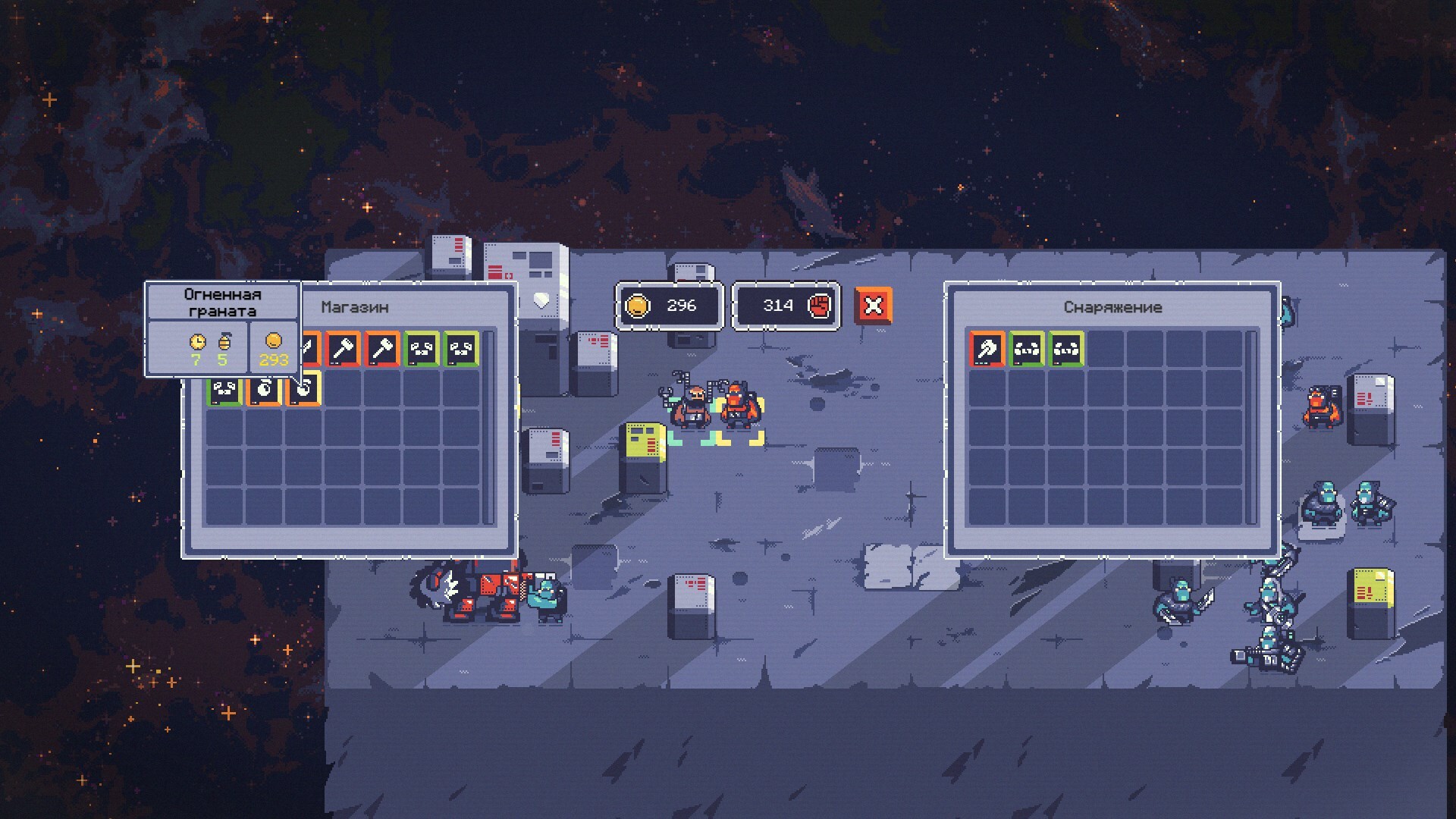
Task: Select the axe item in Снаряжение
Action: click(x=987, y=350)
